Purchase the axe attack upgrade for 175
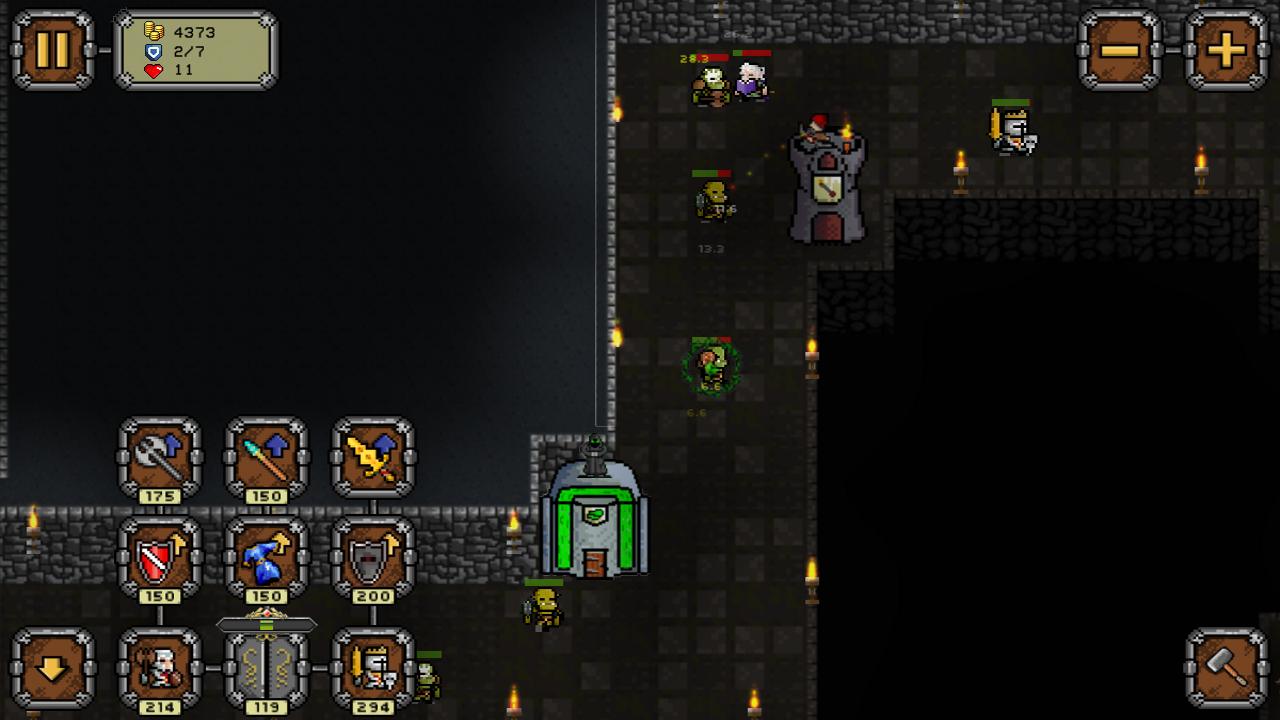1280x720 pixels. [x=160, y=459]
